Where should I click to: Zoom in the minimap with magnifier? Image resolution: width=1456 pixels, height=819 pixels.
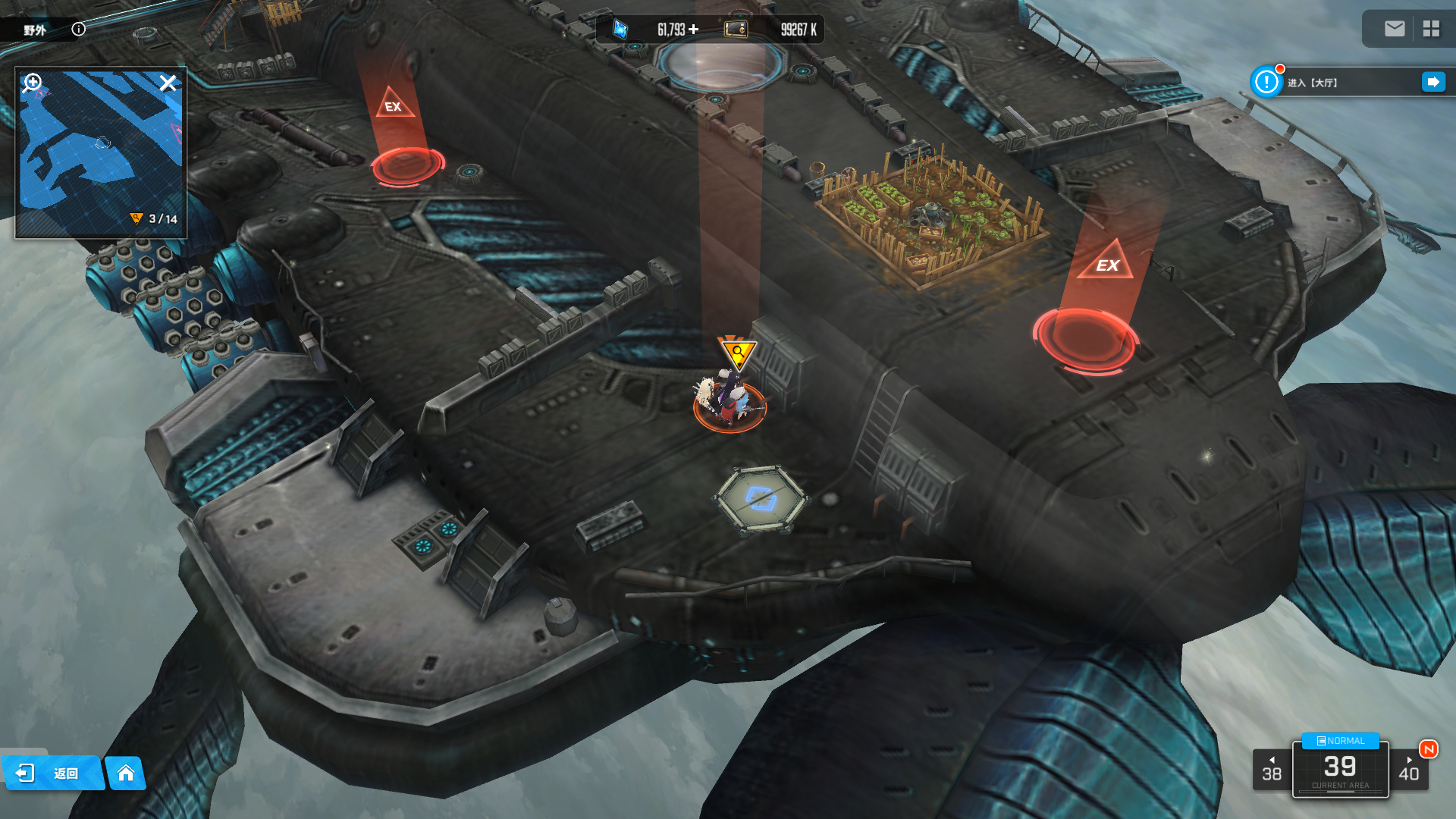pos(33,83)
